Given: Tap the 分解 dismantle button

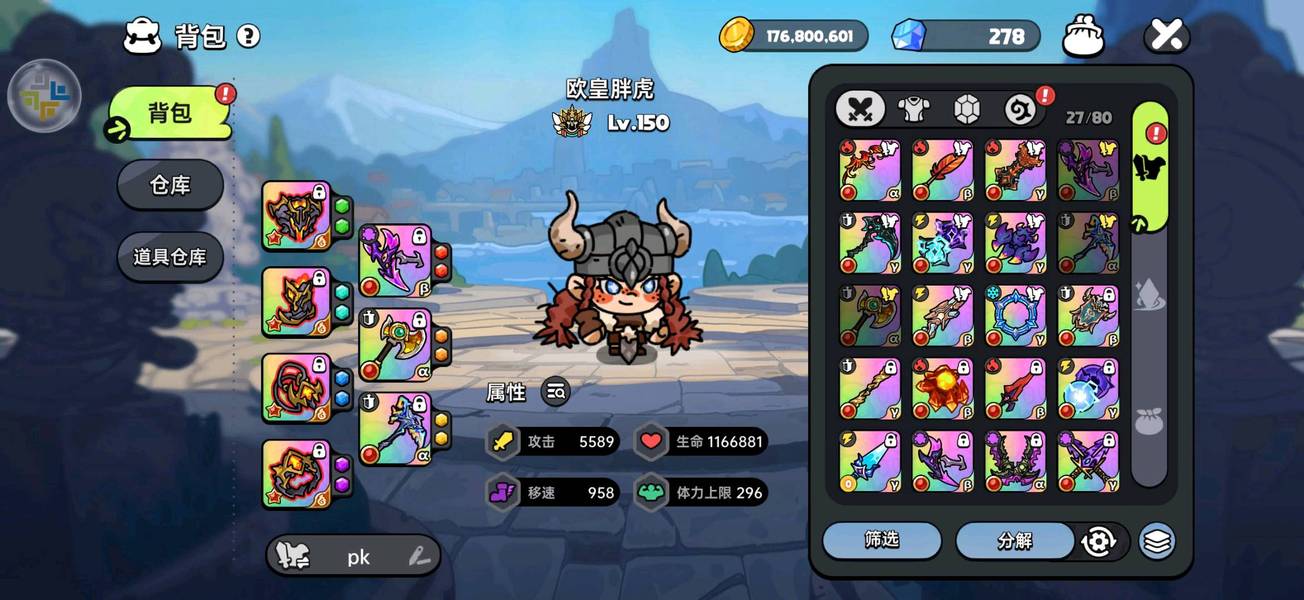Looking at the screenshot, I should (1014, 540).
